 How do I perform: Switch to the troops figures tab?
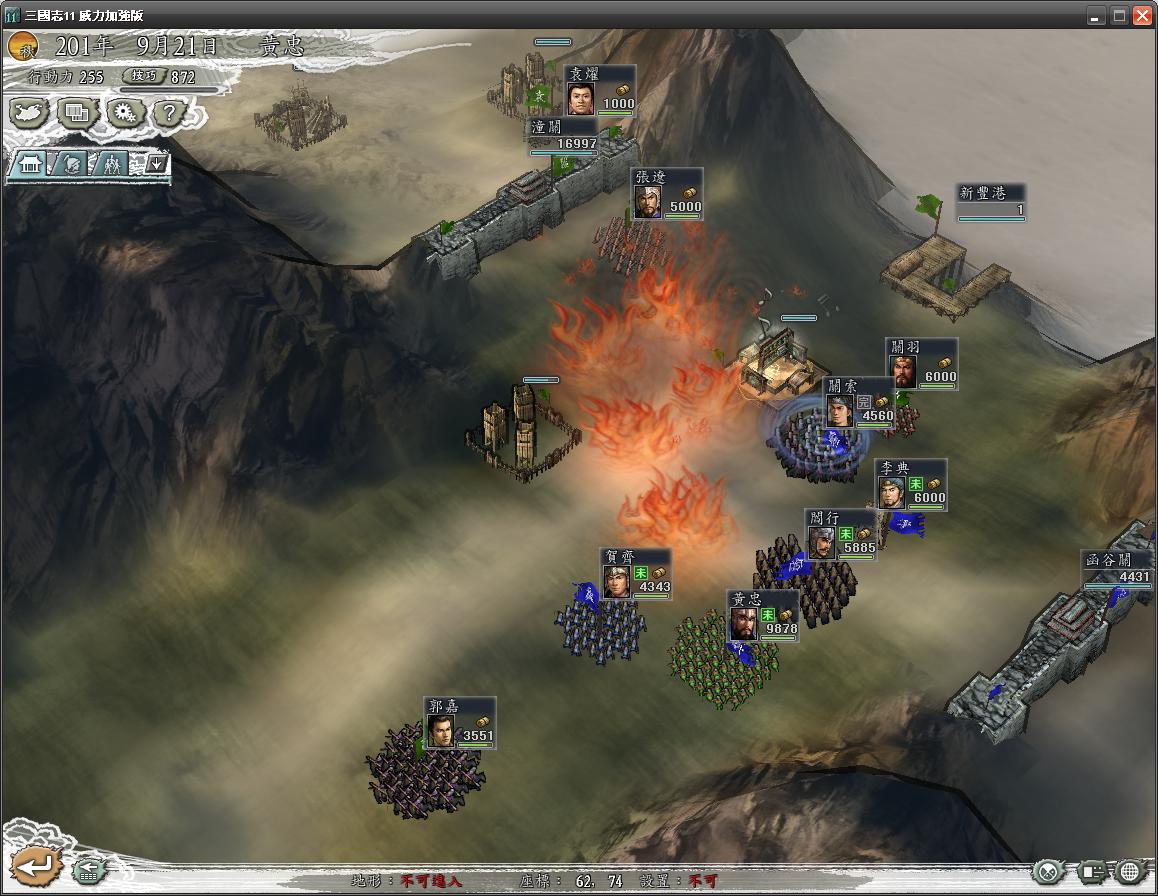click(x=112, y=164)
